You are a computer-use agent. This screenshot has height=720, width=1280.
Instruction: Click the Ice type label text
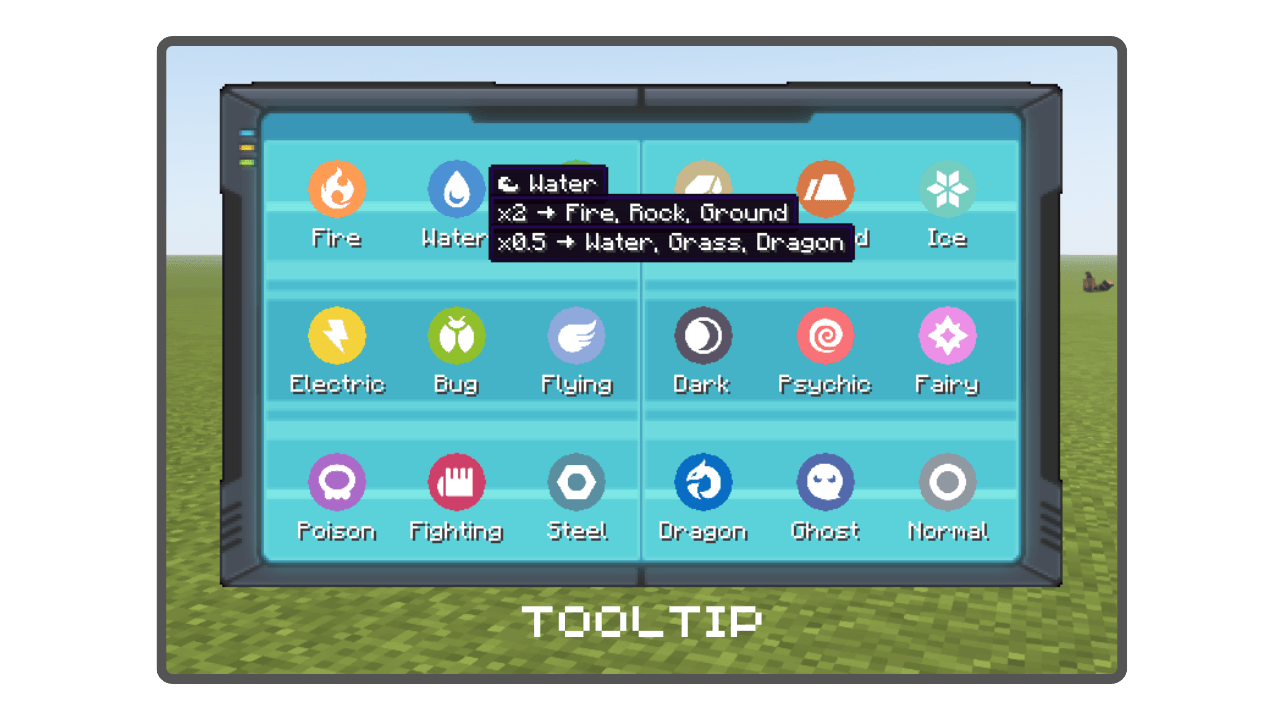[x=947, y=238]
